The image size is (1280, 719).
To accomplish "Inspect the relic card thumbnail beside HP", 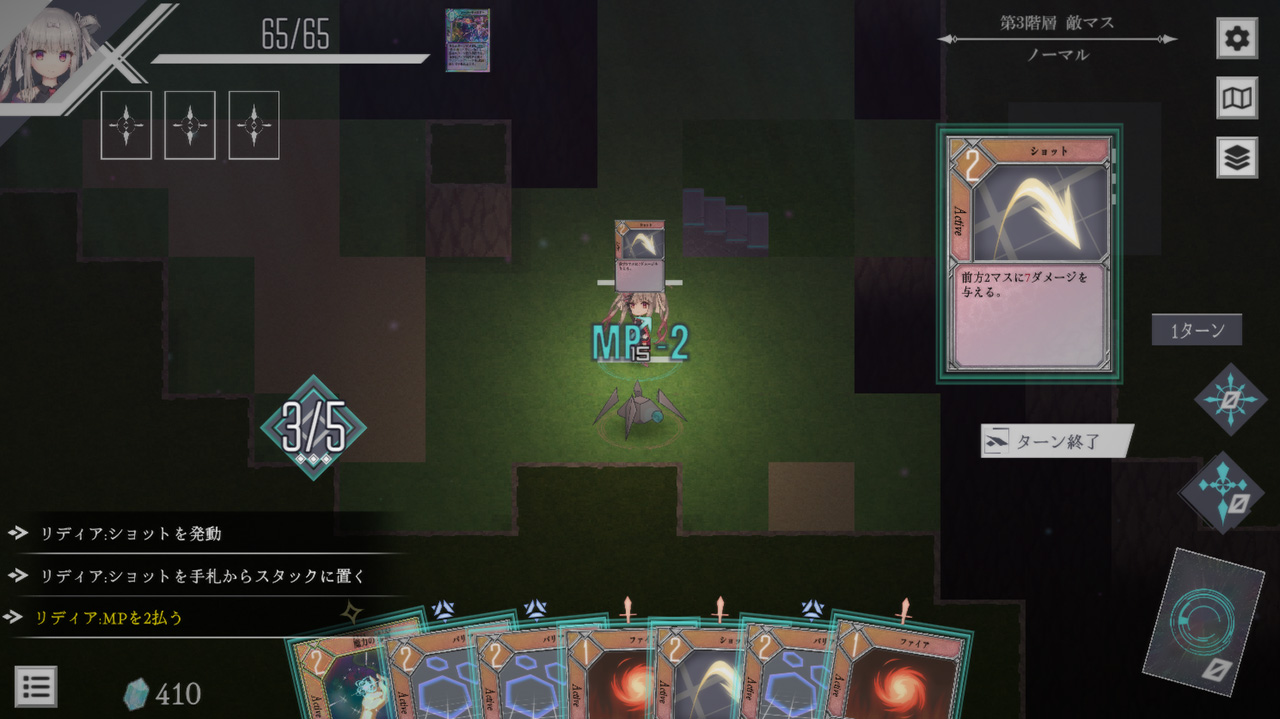I will tap(467, 41).
